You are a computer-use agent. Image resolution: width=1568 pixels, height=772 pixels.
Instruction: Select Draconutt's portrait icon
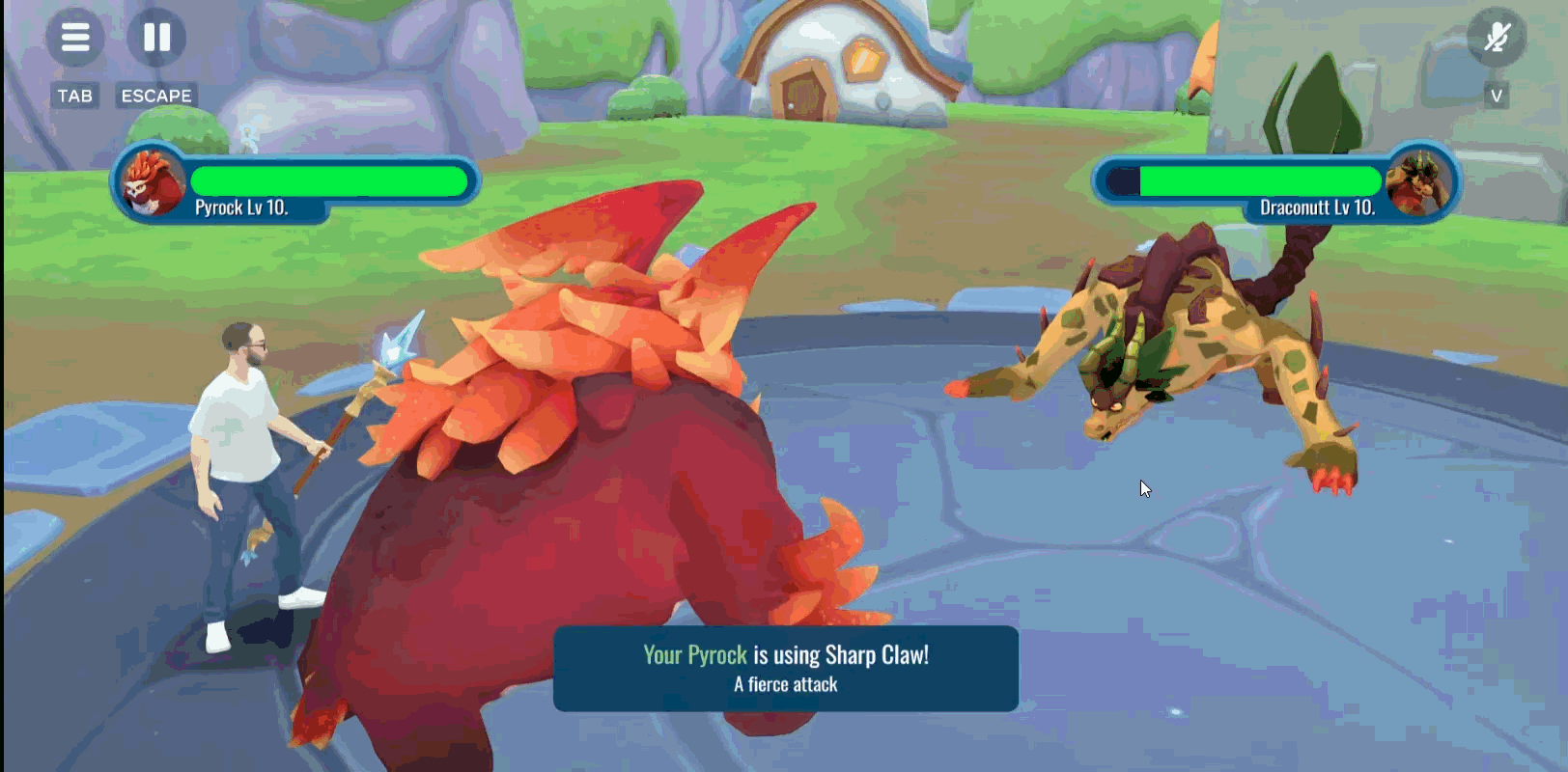tap(1418, 181)
